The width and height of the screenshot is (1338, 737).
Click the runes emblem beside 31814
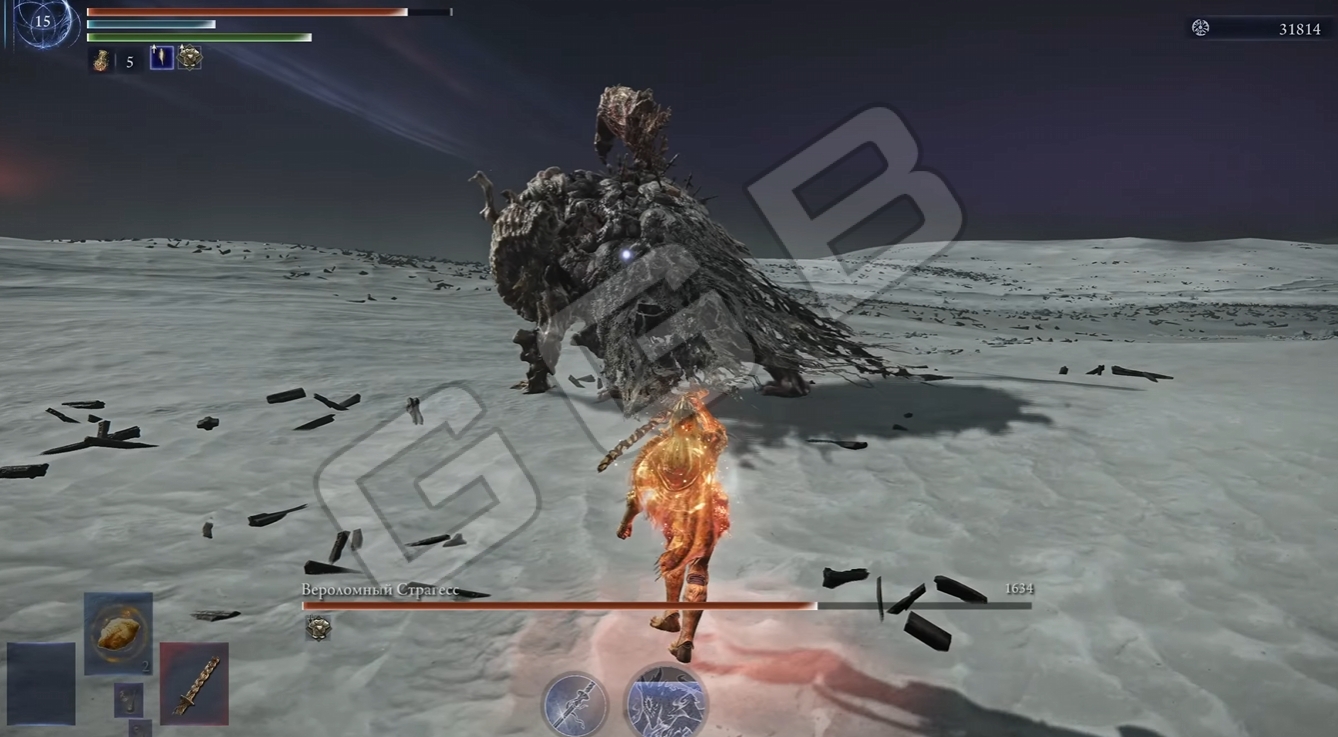tap(1201, 28)
